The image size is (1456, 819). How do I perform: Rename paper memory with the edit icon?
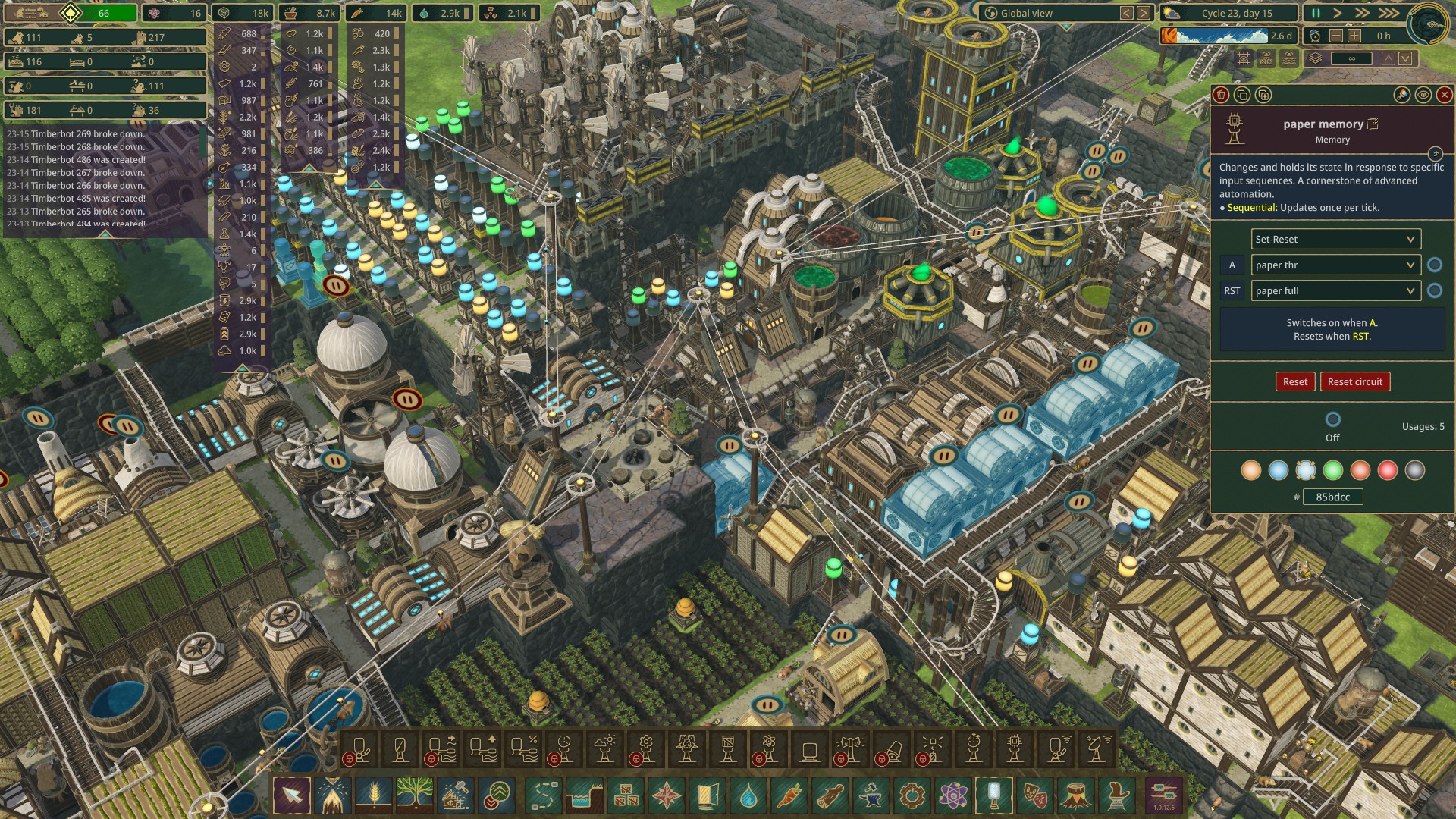click(1373, 124)
